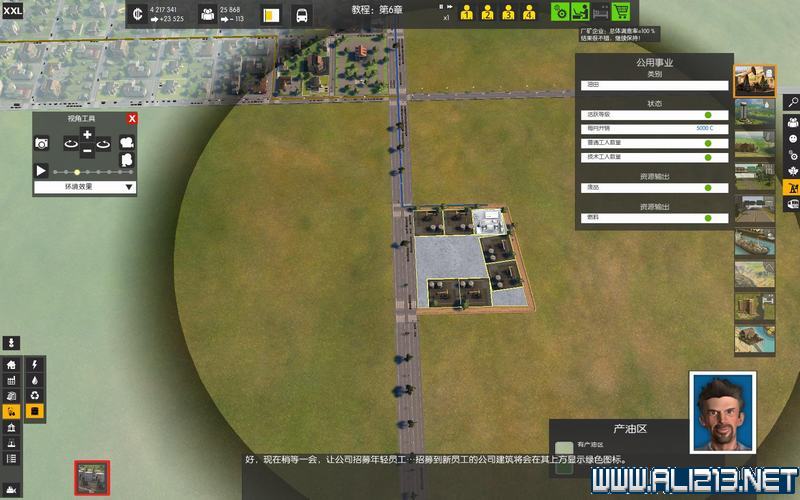
Task: Open the green shopping cart indicator
Action: (x=620, y=12)
